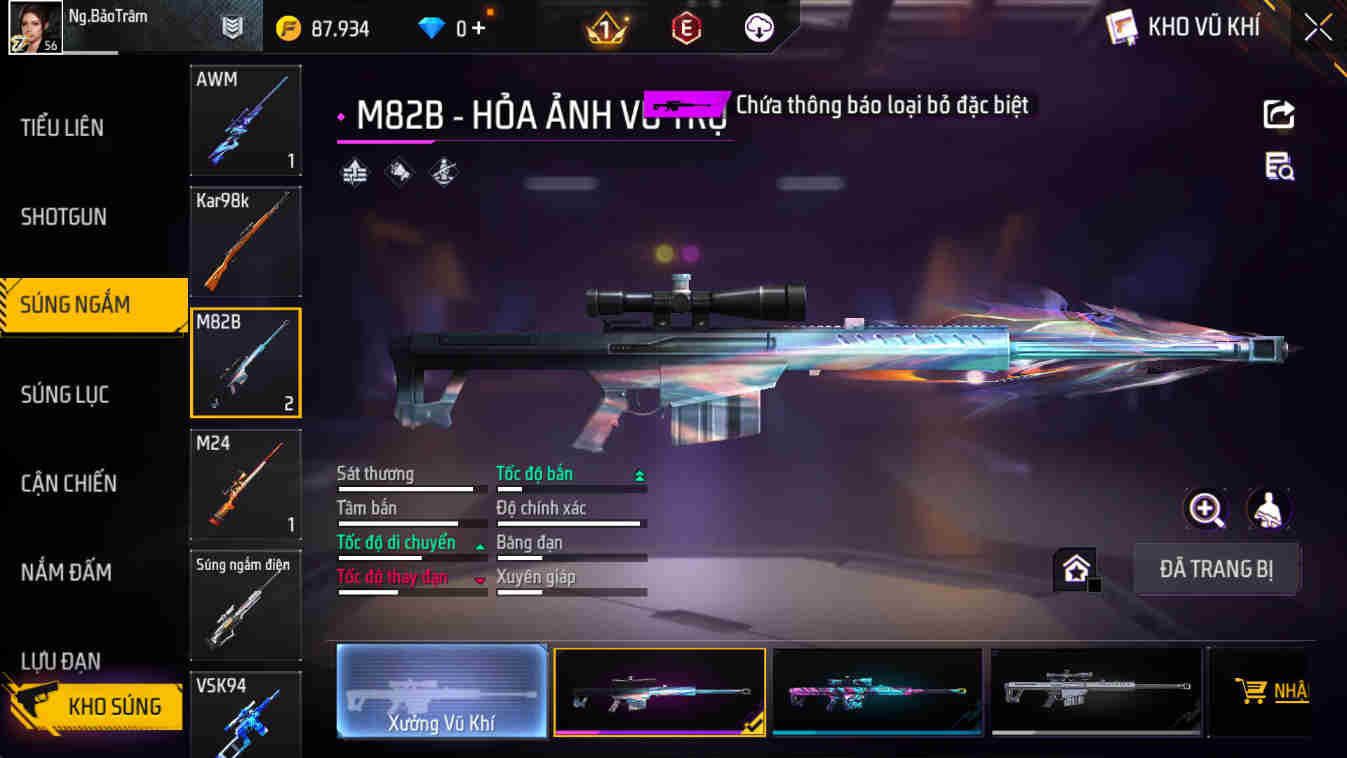
Task: Open the share weapon skin icon
Action: click(x=1278, y=113)
